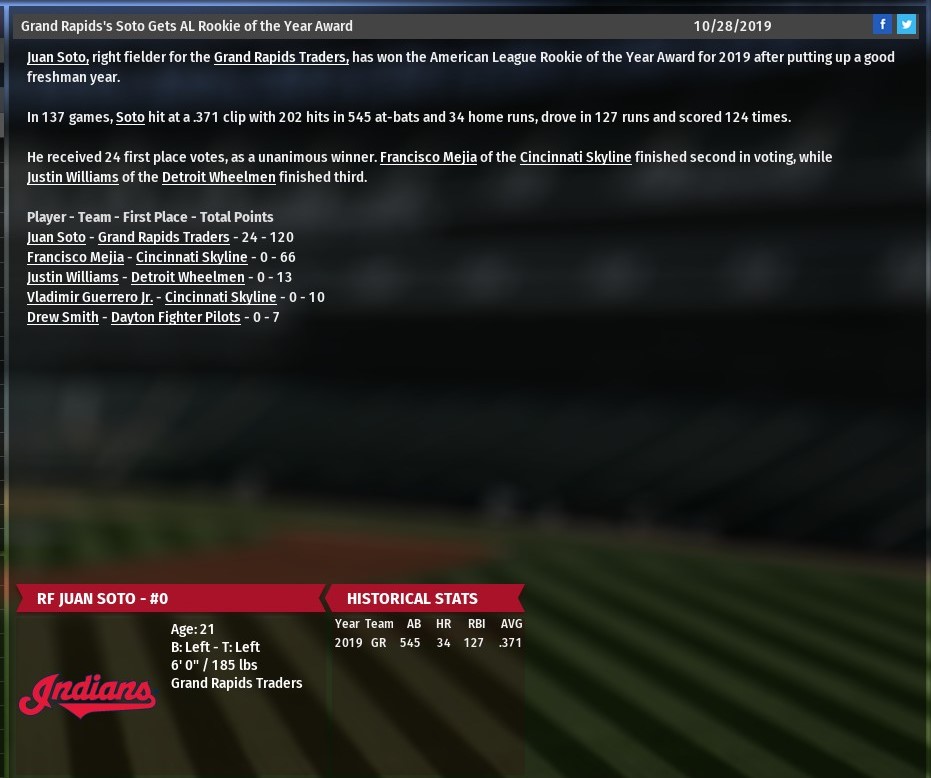Click Detroit Wheelmen in the third-place sentence
This screenshot has width=931, height=778.
tap(218, 177)
